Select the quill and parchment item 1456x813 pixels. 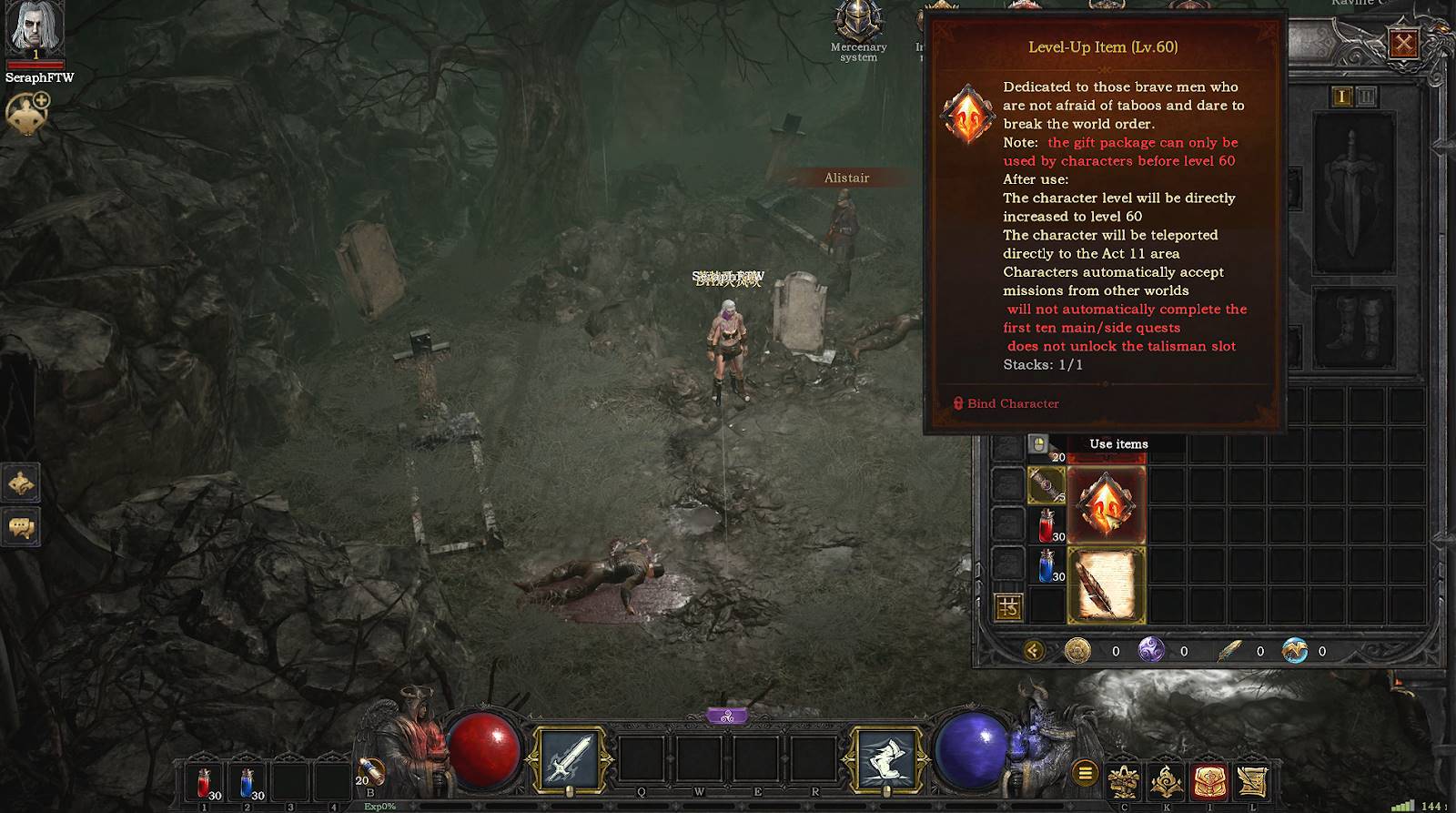(x=1106, y=584)
